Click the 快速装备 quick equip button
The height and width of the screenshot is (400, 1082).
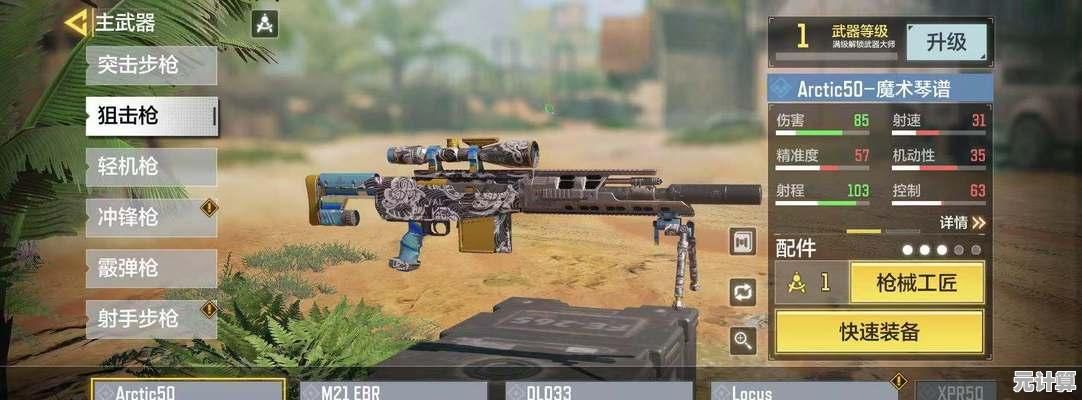point(879,332)
